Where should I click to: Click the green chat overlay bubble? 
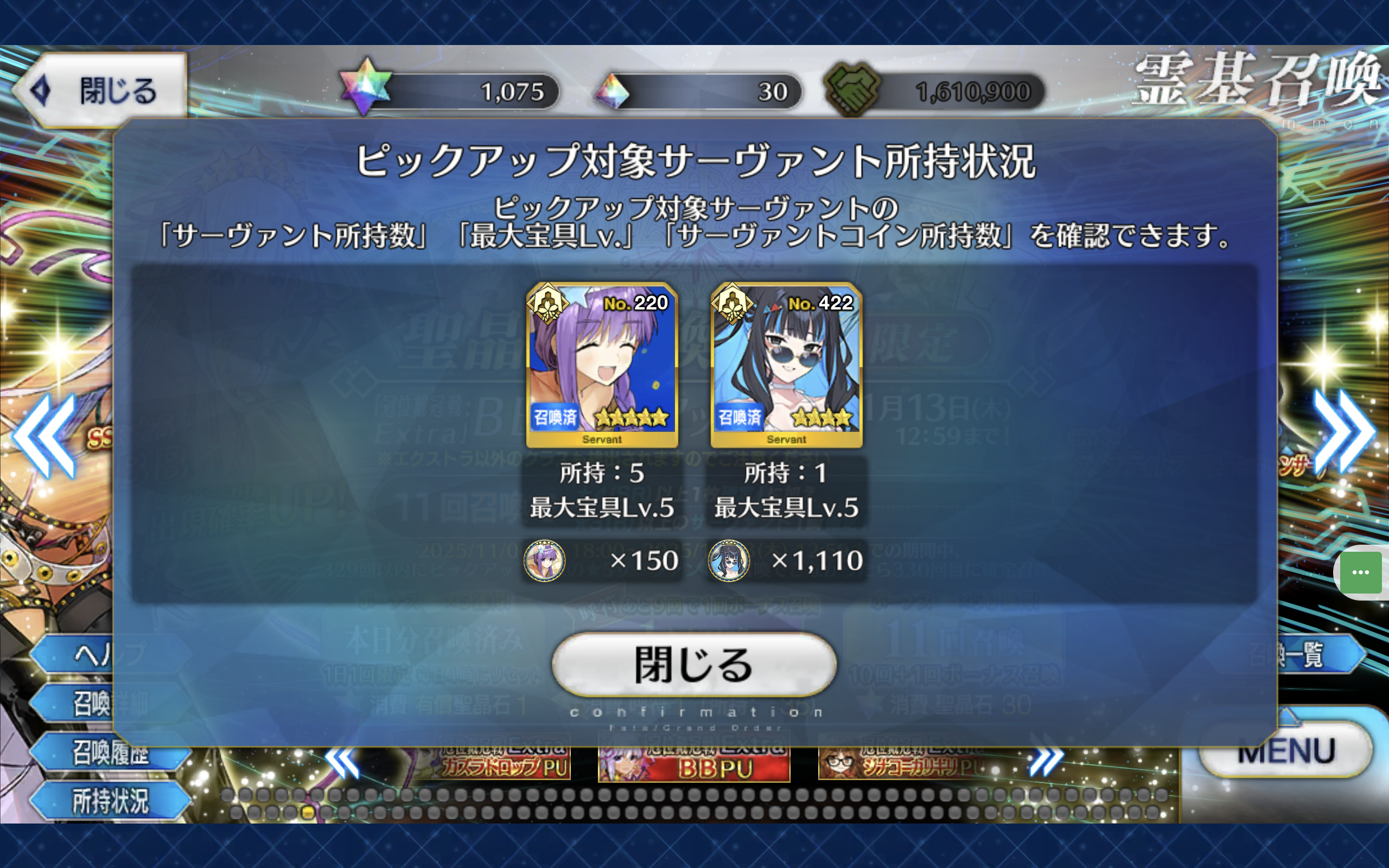coord(1360,573)
